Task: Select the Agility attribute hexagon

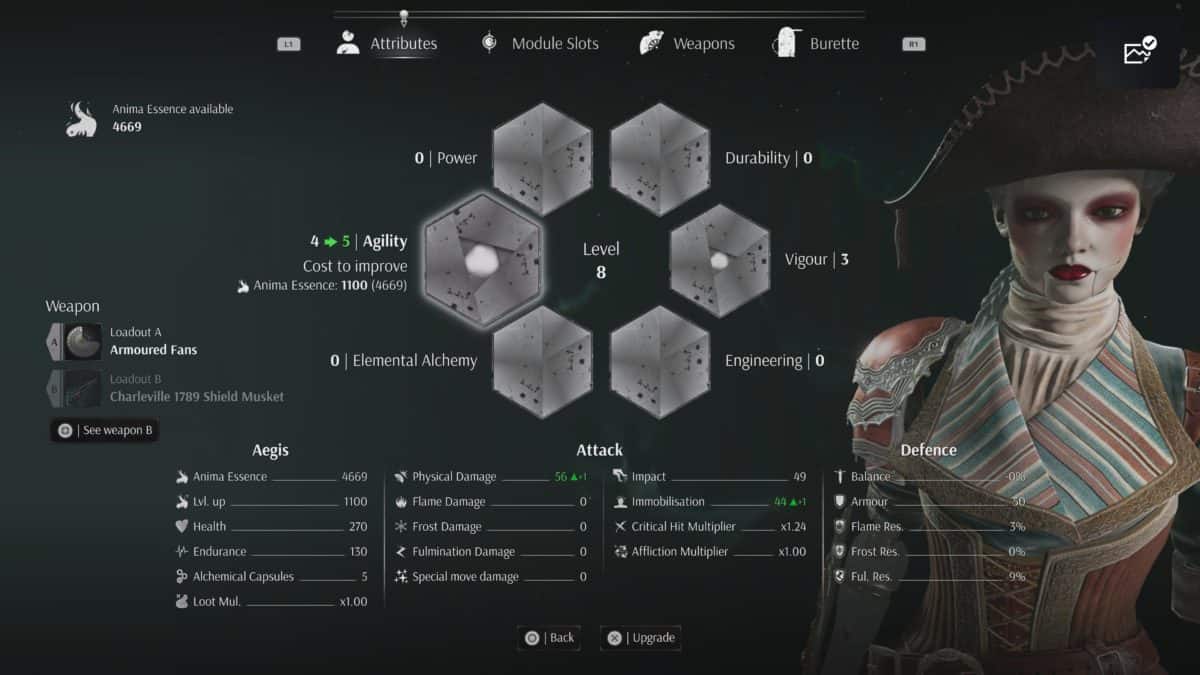Action: coord(484,260)
